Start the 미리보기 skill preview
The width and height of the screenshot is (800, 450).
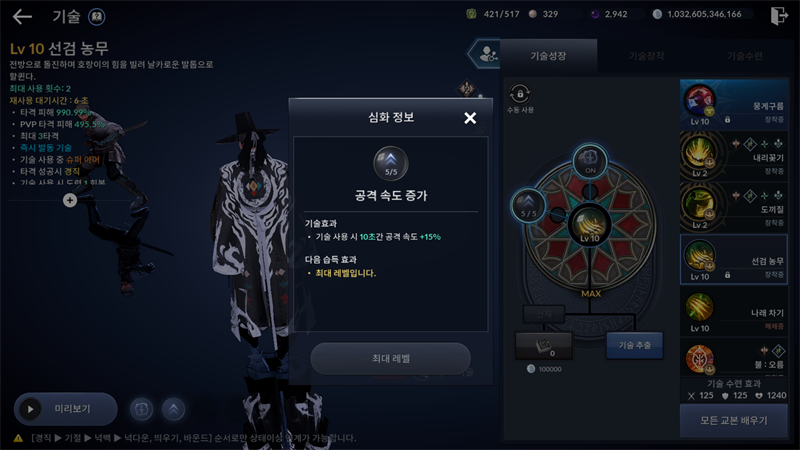[x=65, y=409]
